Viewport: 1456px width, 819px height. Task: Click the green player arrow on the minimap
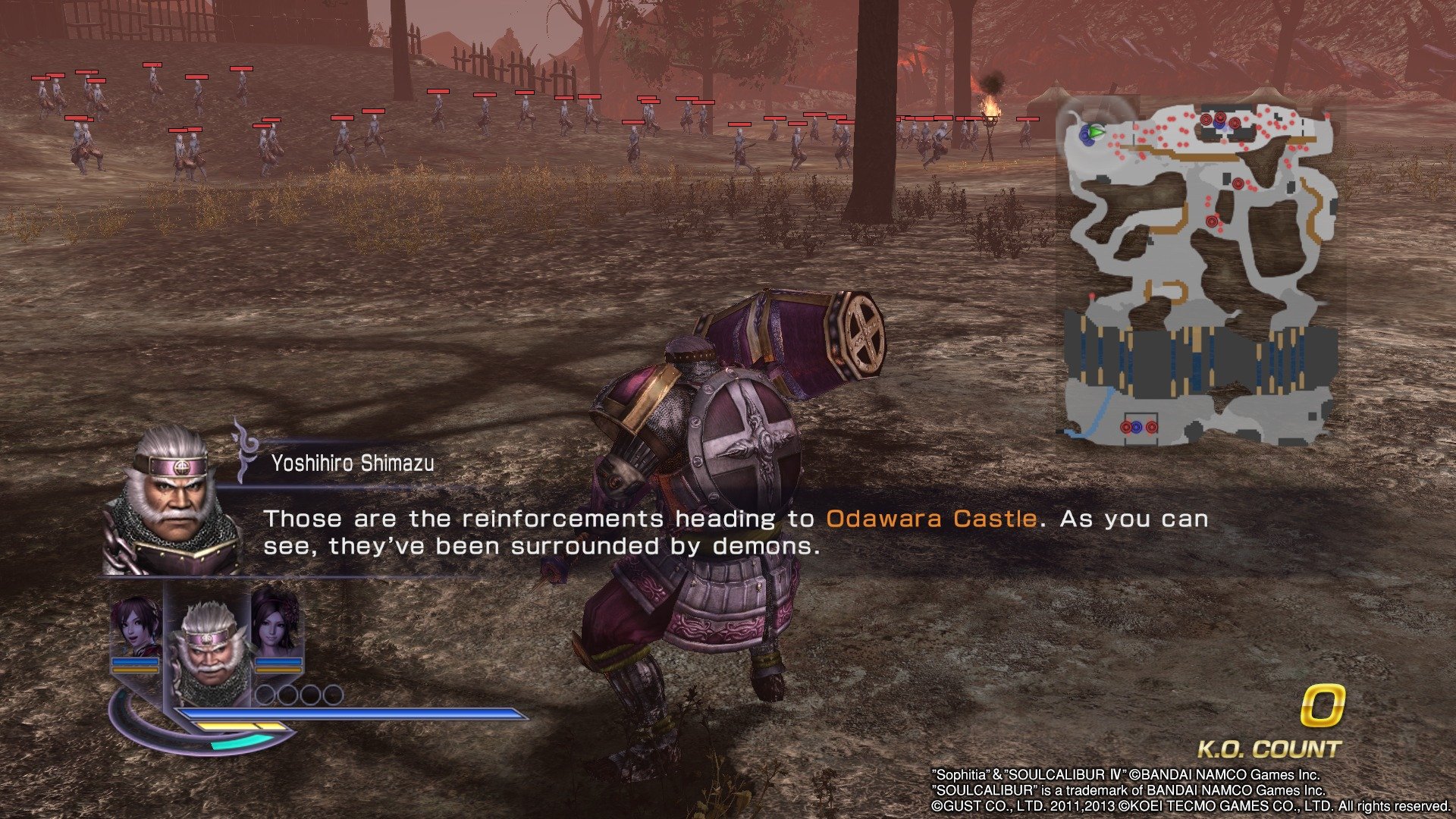pyautogui.click(x=1096, y=133)
